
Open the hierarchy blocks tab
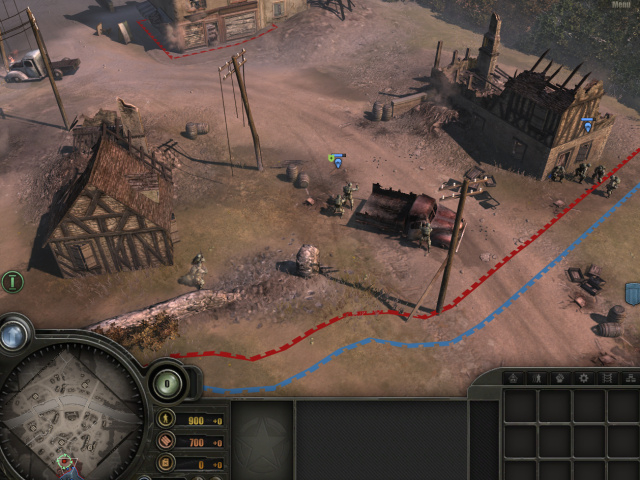(x=630, y=378)
